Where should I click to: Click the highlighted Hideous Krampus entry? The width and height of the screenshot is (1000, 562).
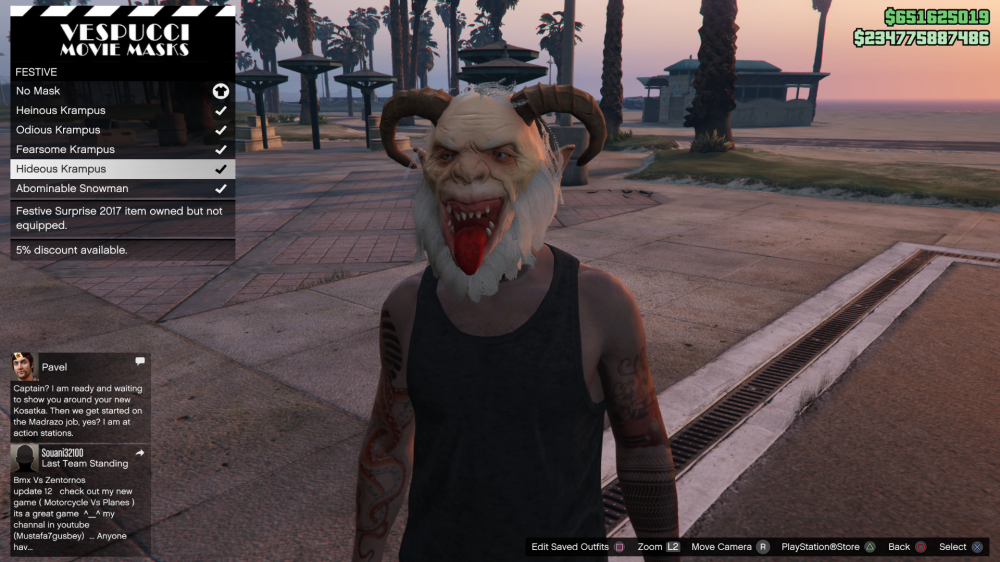(122, 169)
